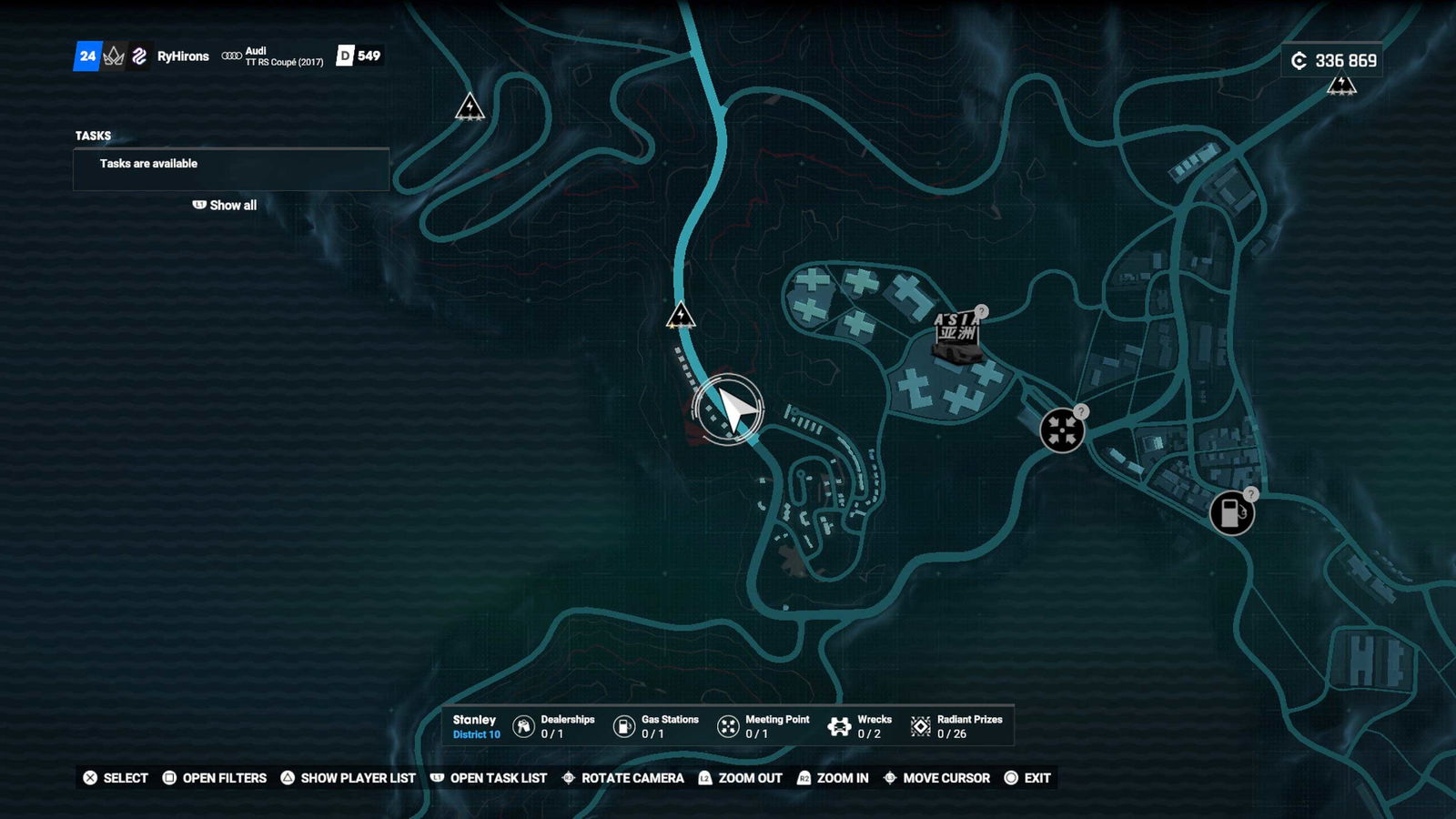Image resolution: width=1456 pixels, height=819 pixels.
Task: Select the gas station pump marker
Action: 1231,512
